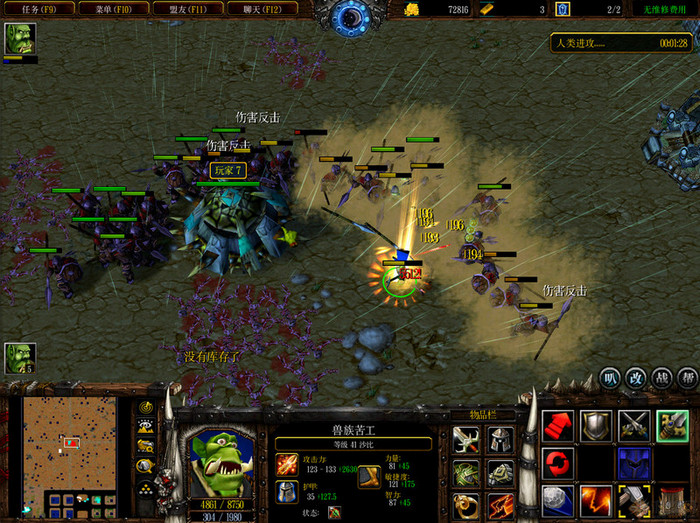Activate the crossed swords attack command
This screenshot has height=523, width=700.
point(634,426)
